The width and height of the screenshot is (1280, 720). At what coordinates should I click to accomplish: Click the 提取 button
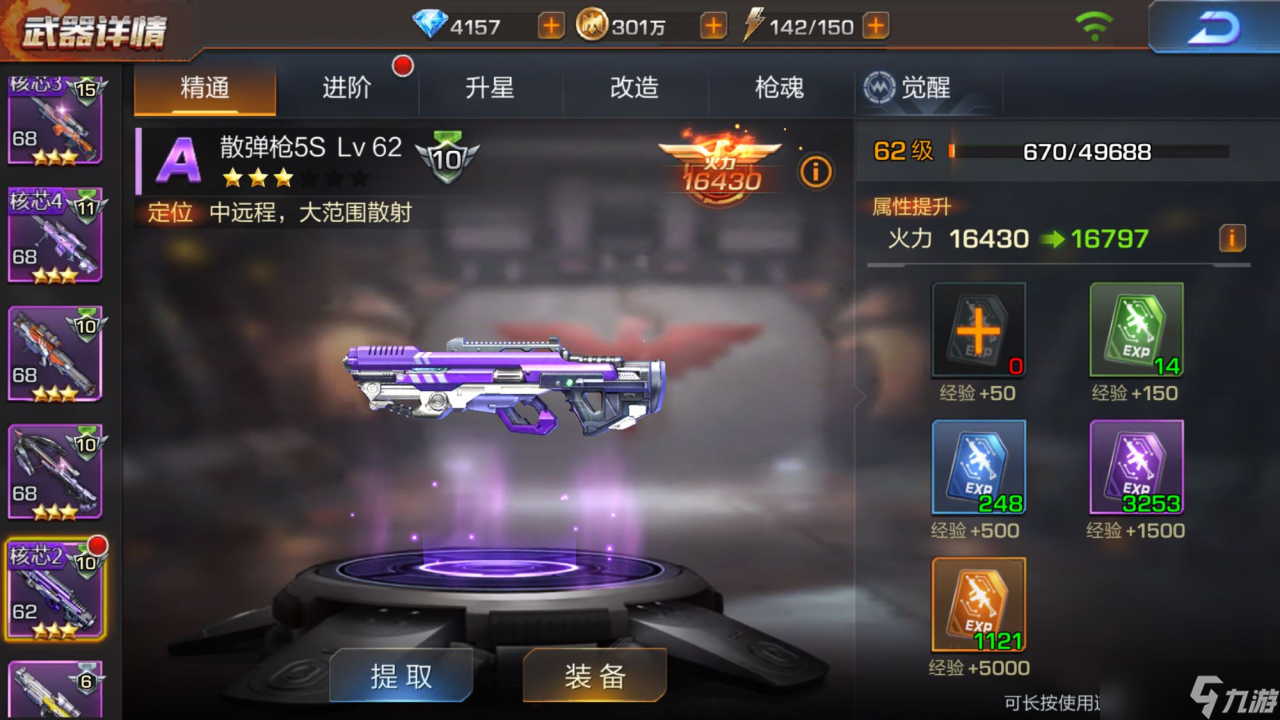pos(401,676)
